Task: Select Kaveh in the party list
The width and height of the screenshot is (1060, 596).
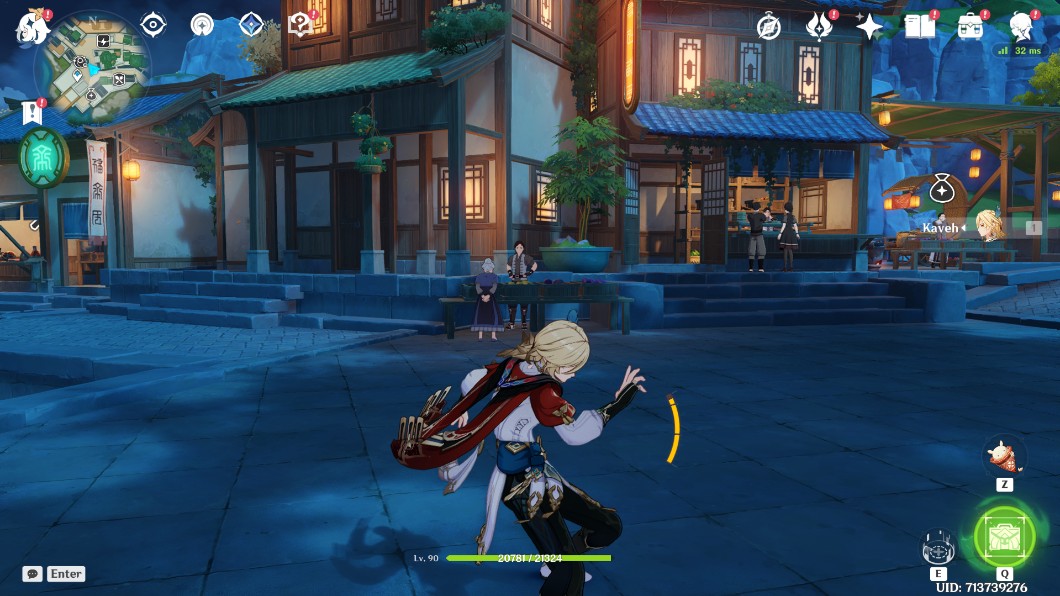Action: coord(989,228)
